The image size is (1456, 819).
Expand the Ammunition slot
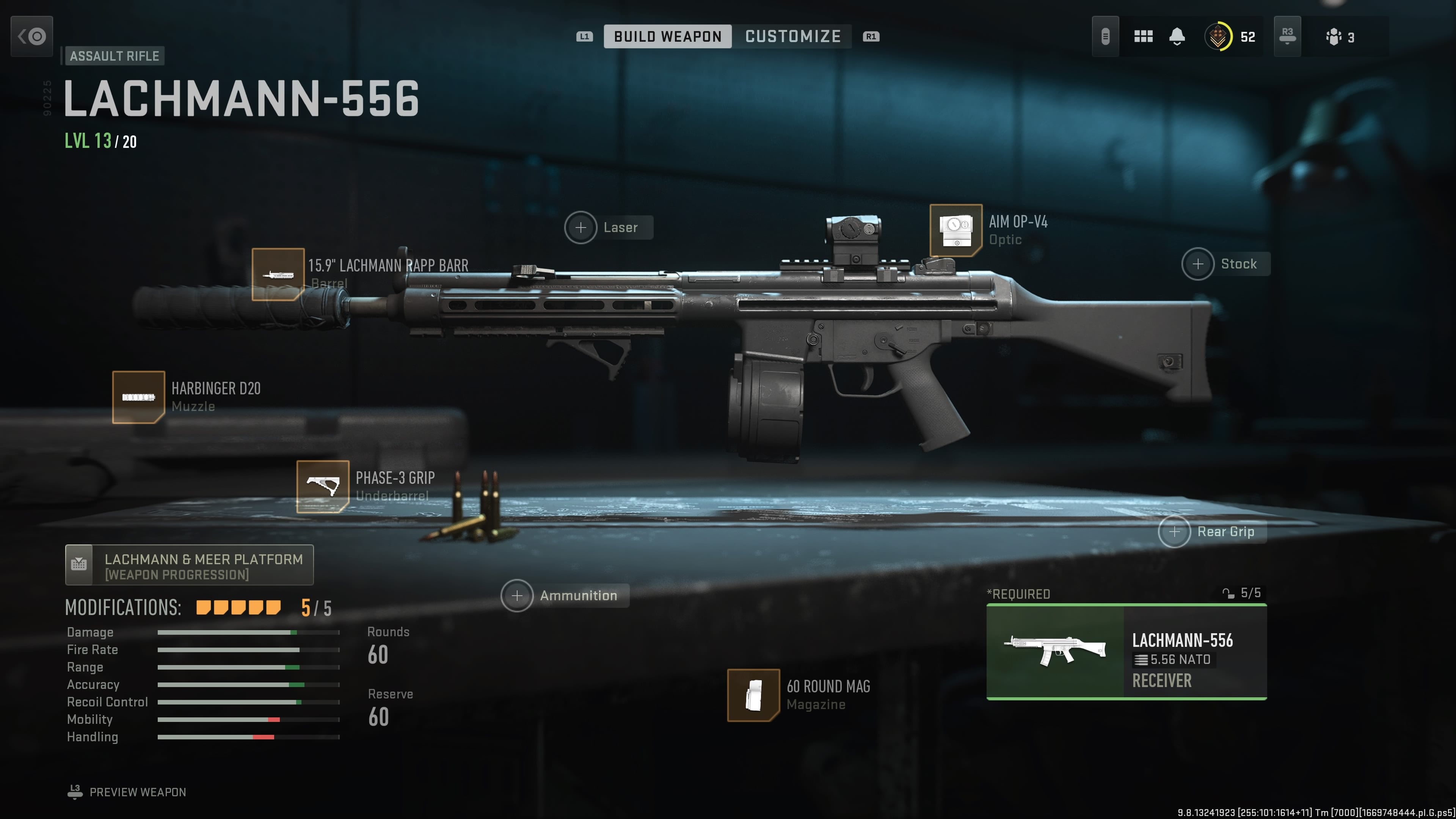tap(517, 595)
